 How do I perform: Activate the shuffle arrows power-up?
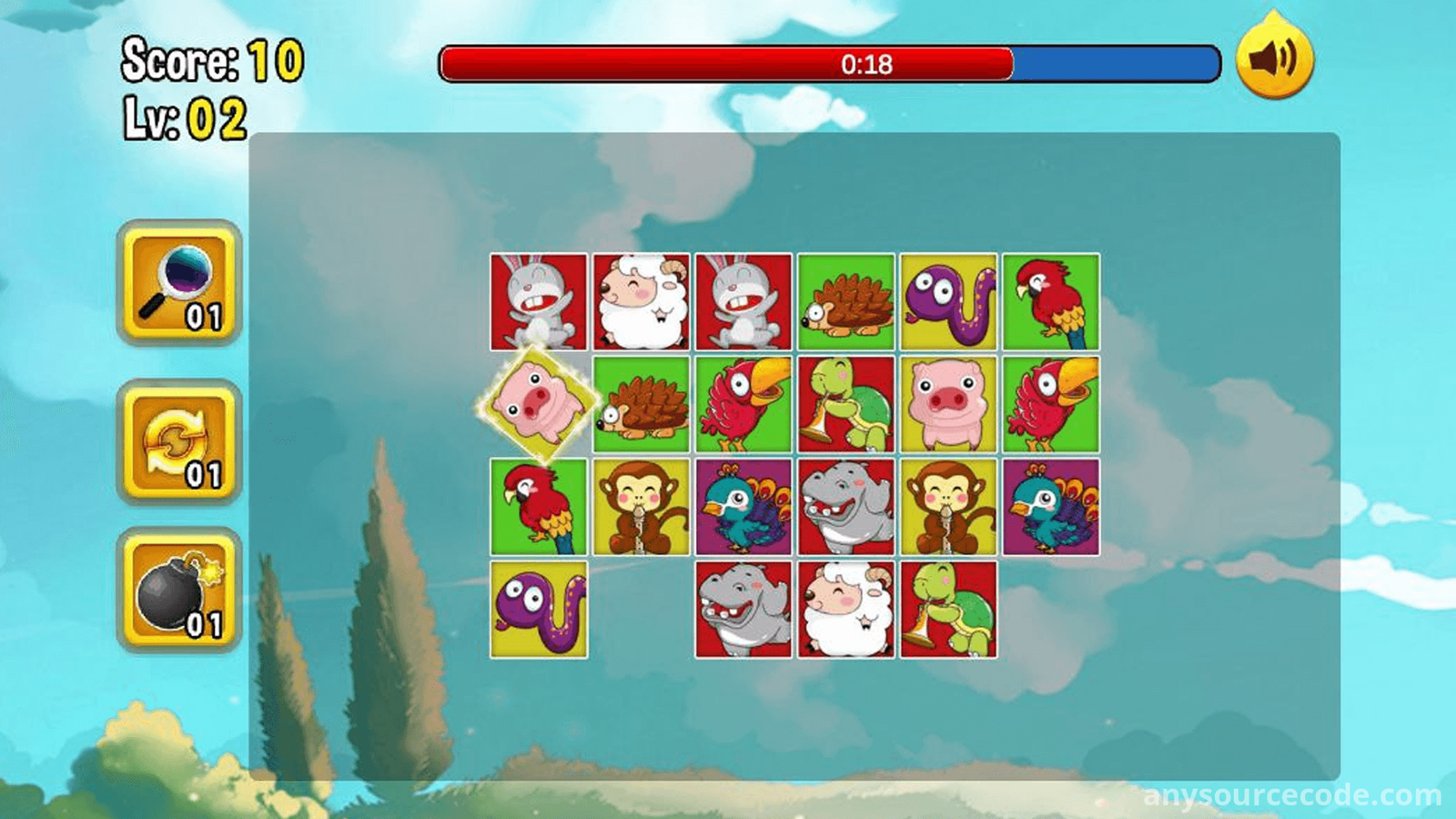click(179, 442)
